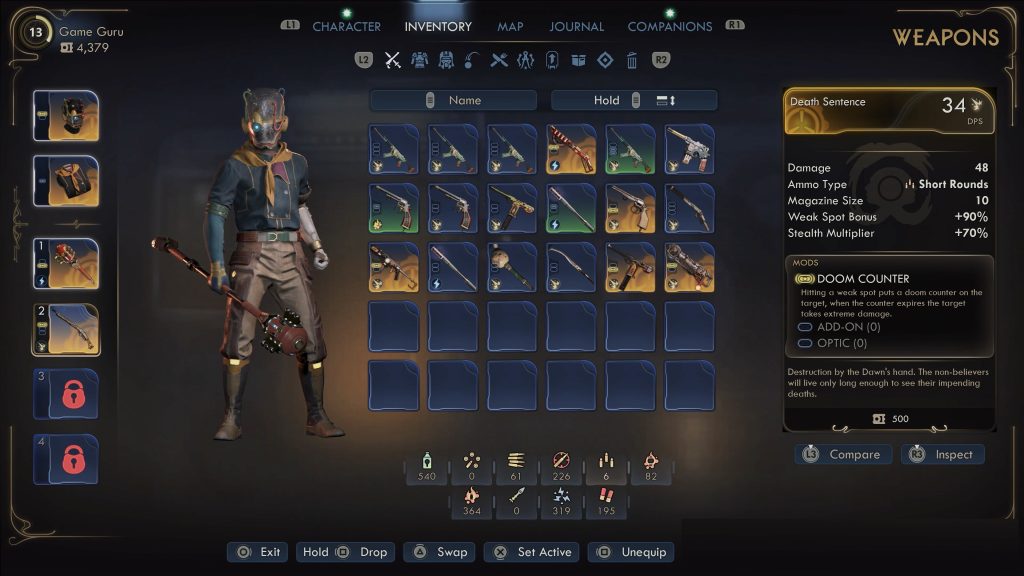Pick the skull-headed mace in the grid

point(512,267)
